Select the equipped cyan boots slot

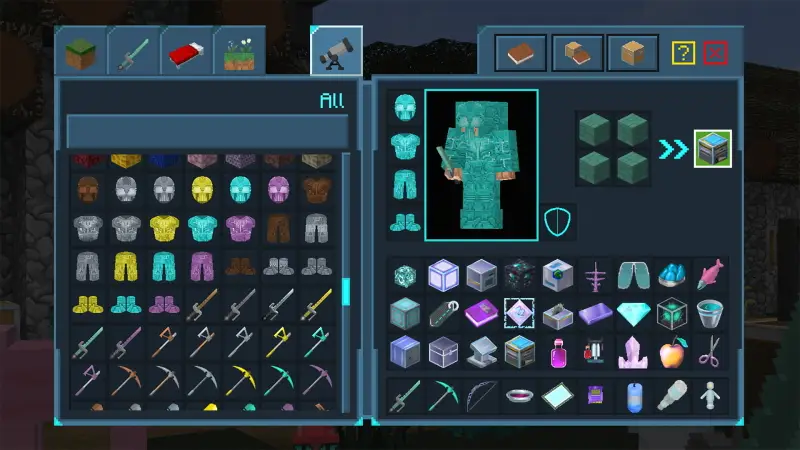tap(405, 222)
